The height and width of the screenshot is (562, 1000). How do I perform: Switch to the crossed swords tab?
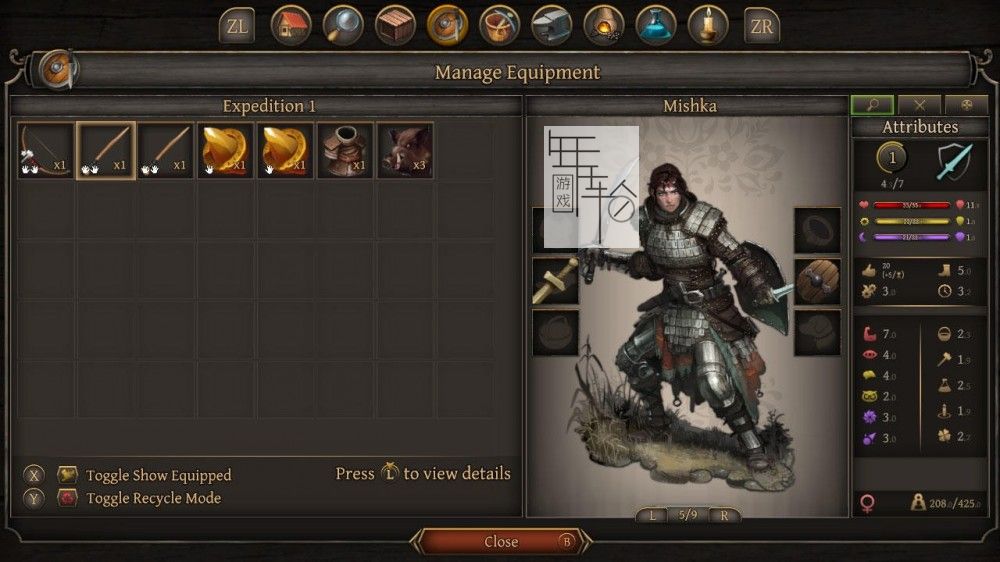(920, 105)
